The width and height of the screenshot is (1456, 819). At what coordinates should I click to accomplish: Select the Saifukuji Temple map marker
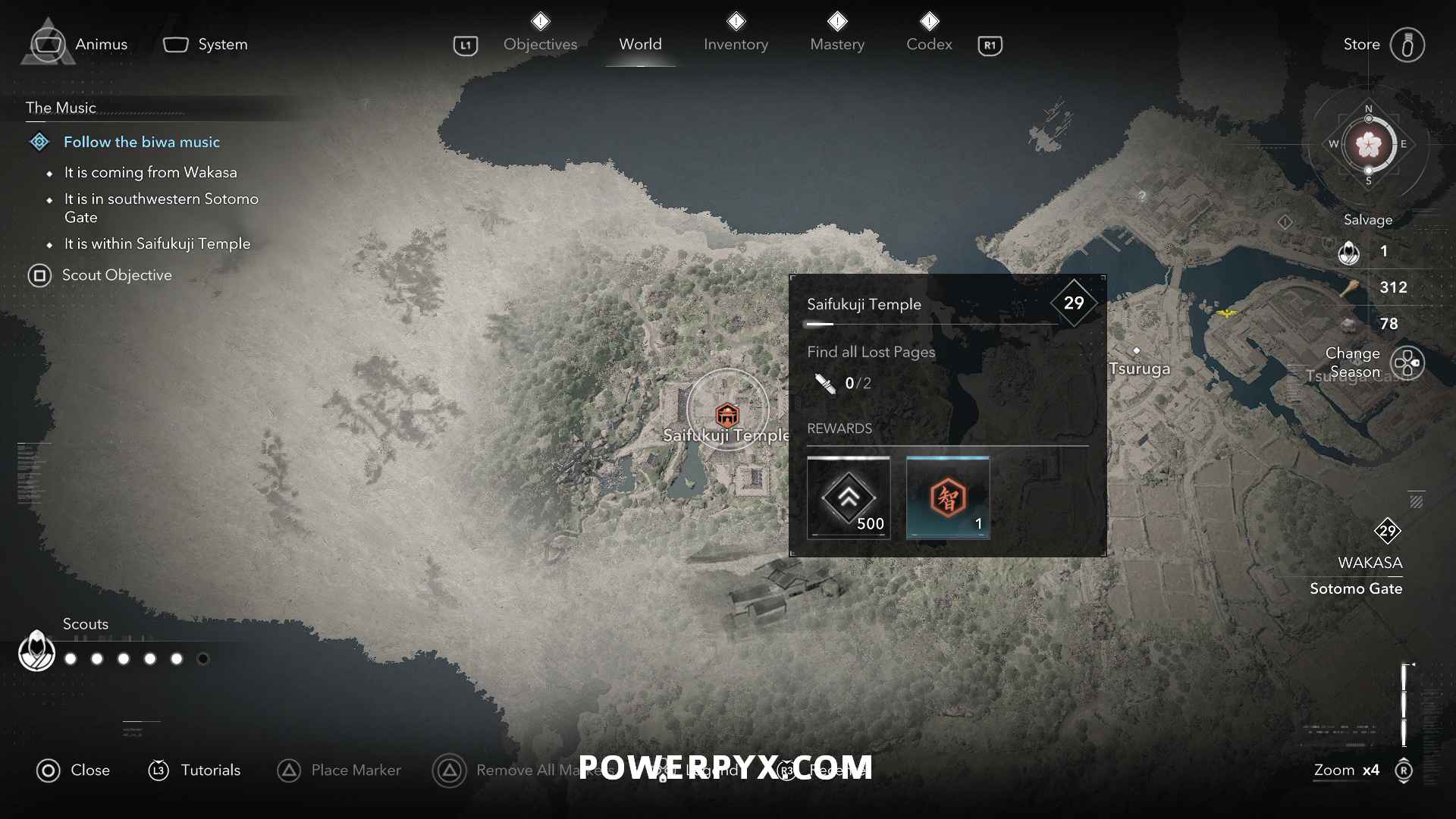coord(727,414)
